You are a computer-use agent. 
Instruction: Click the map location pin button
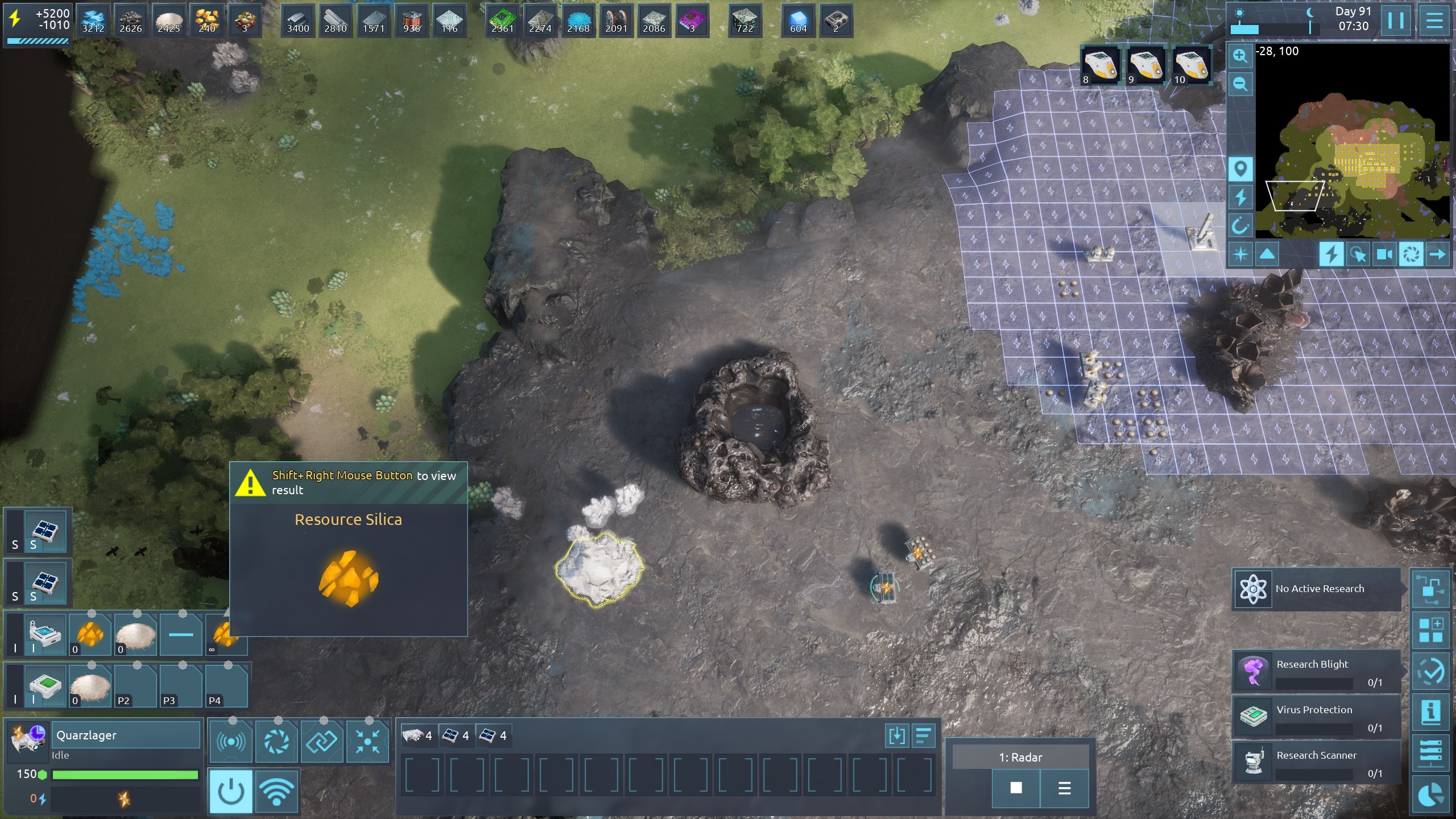[1240, 169]
